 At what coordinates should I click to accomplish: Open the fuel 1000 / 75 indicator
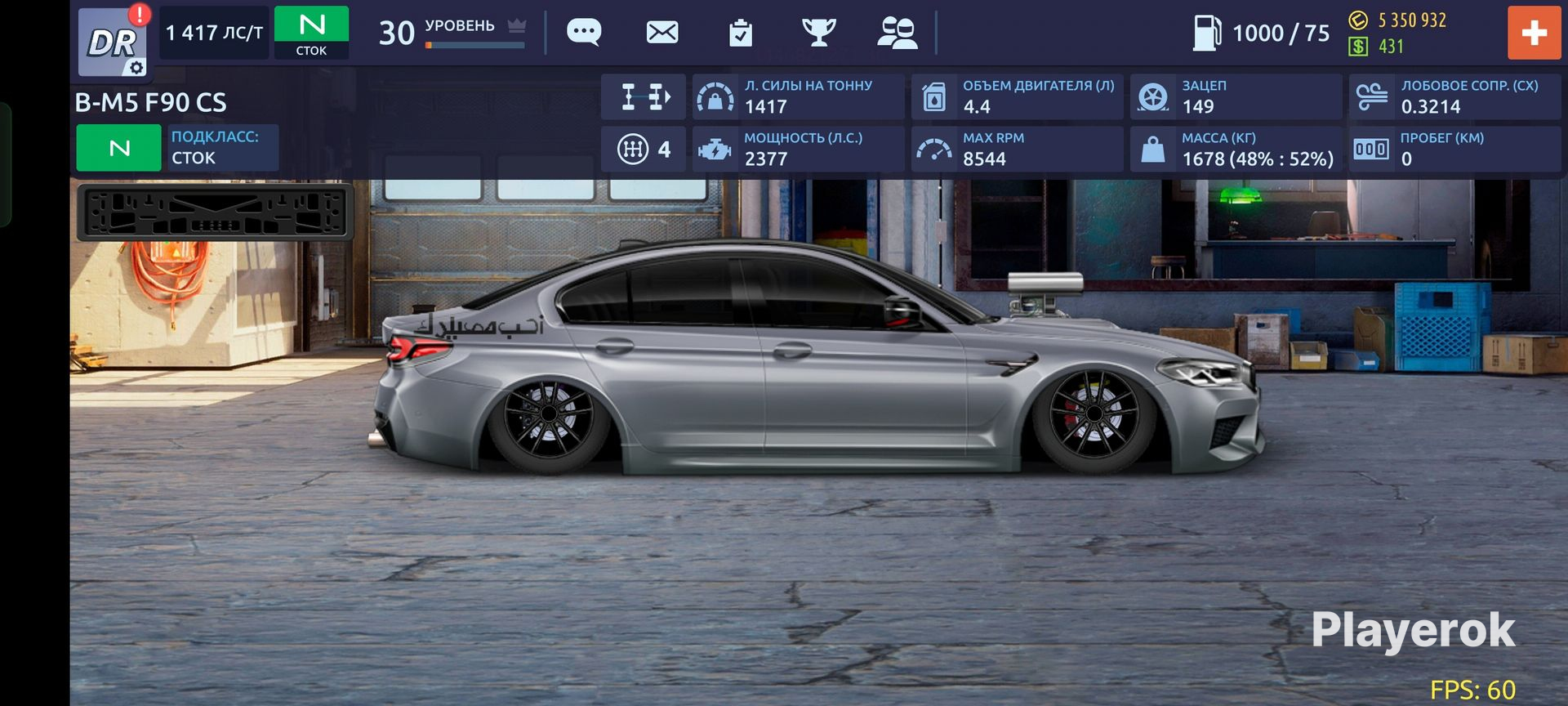[x=1262, y=33]
